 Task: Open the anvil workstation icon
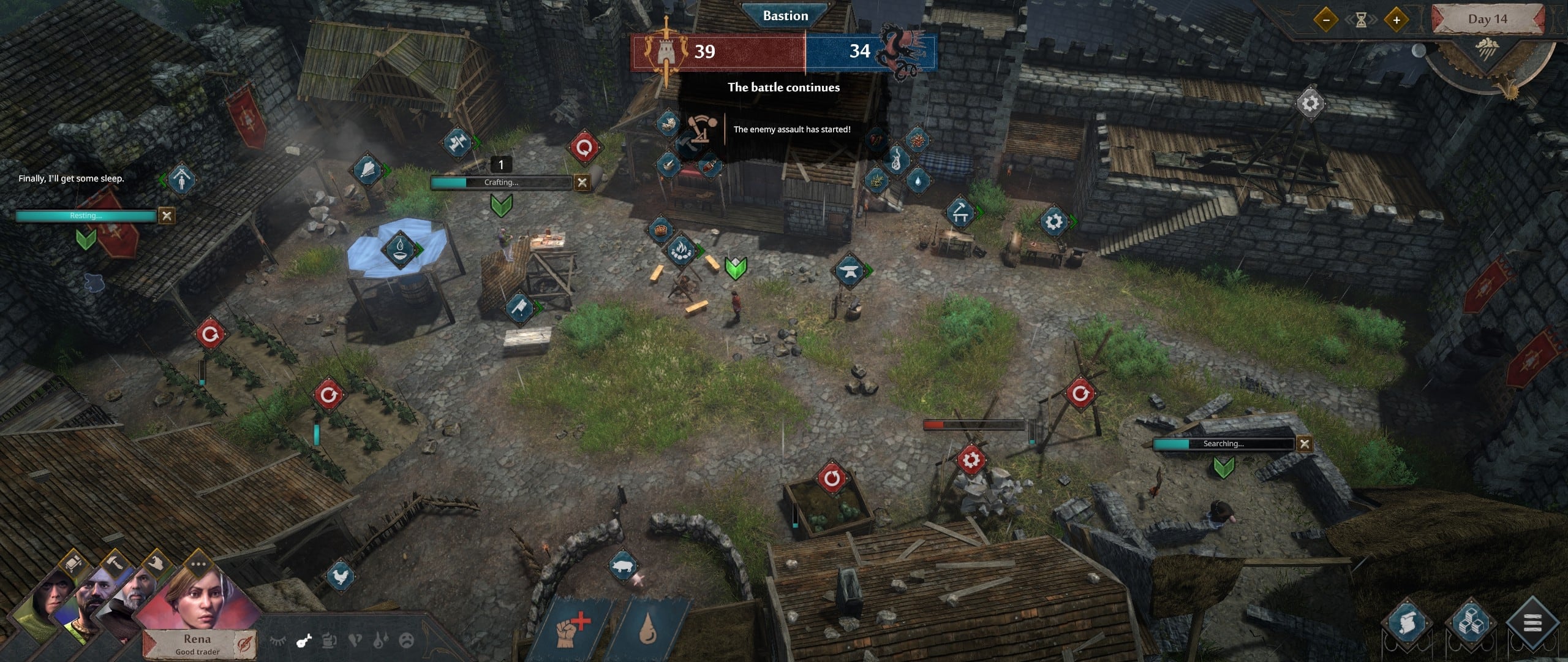850,270
